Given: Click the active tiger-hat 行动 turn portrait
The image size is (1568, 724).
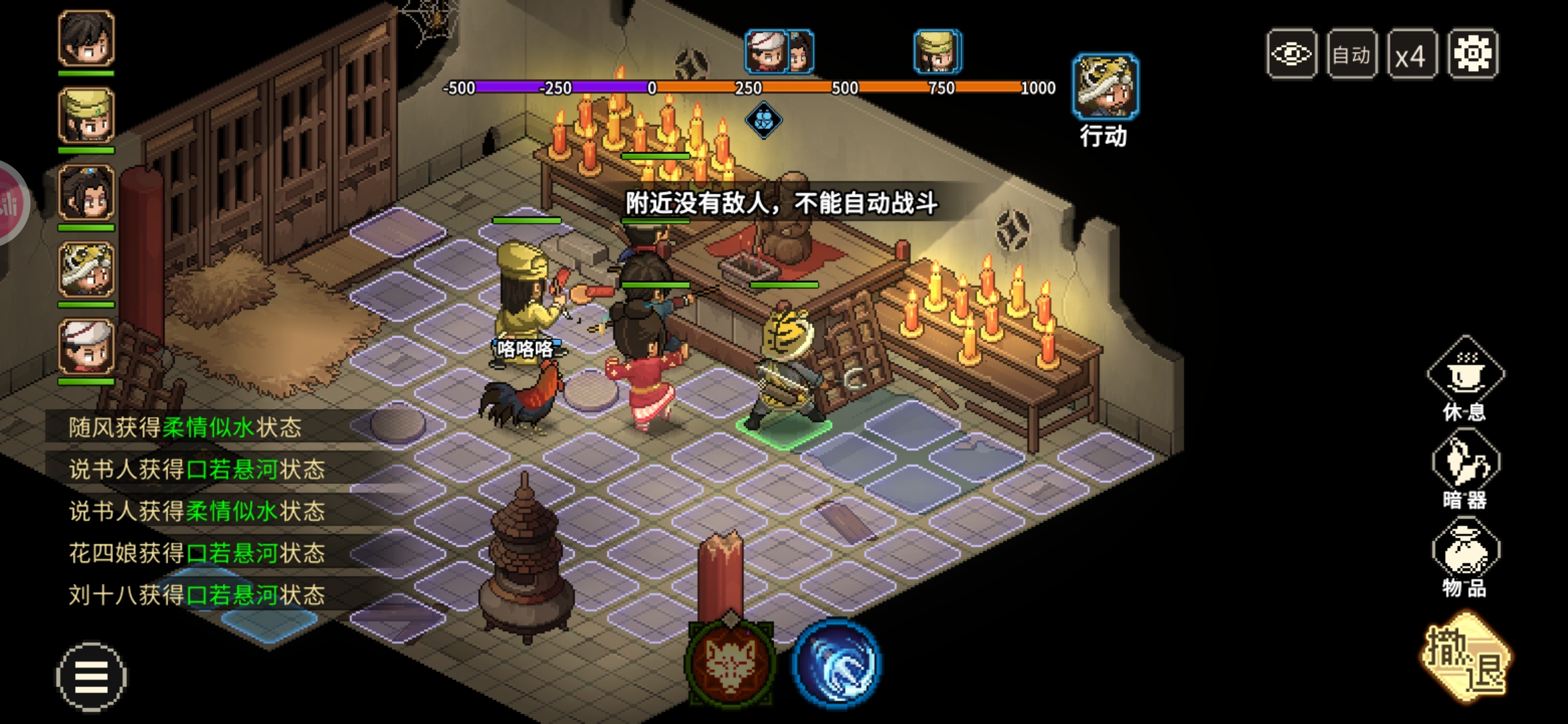Looking at the screenshot, I should (x=1104, y=87).
